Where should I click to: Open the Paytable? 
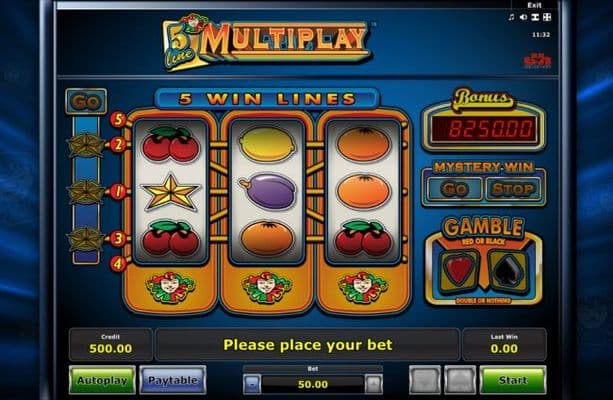[172, 380]
